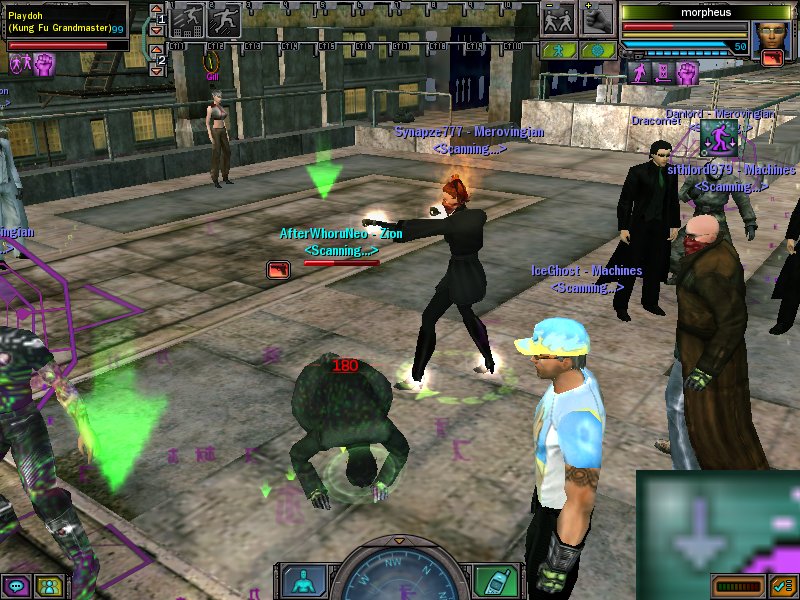Open the chat speech bubble button
The width and height of the screenshot is (800, 600).
16,586
